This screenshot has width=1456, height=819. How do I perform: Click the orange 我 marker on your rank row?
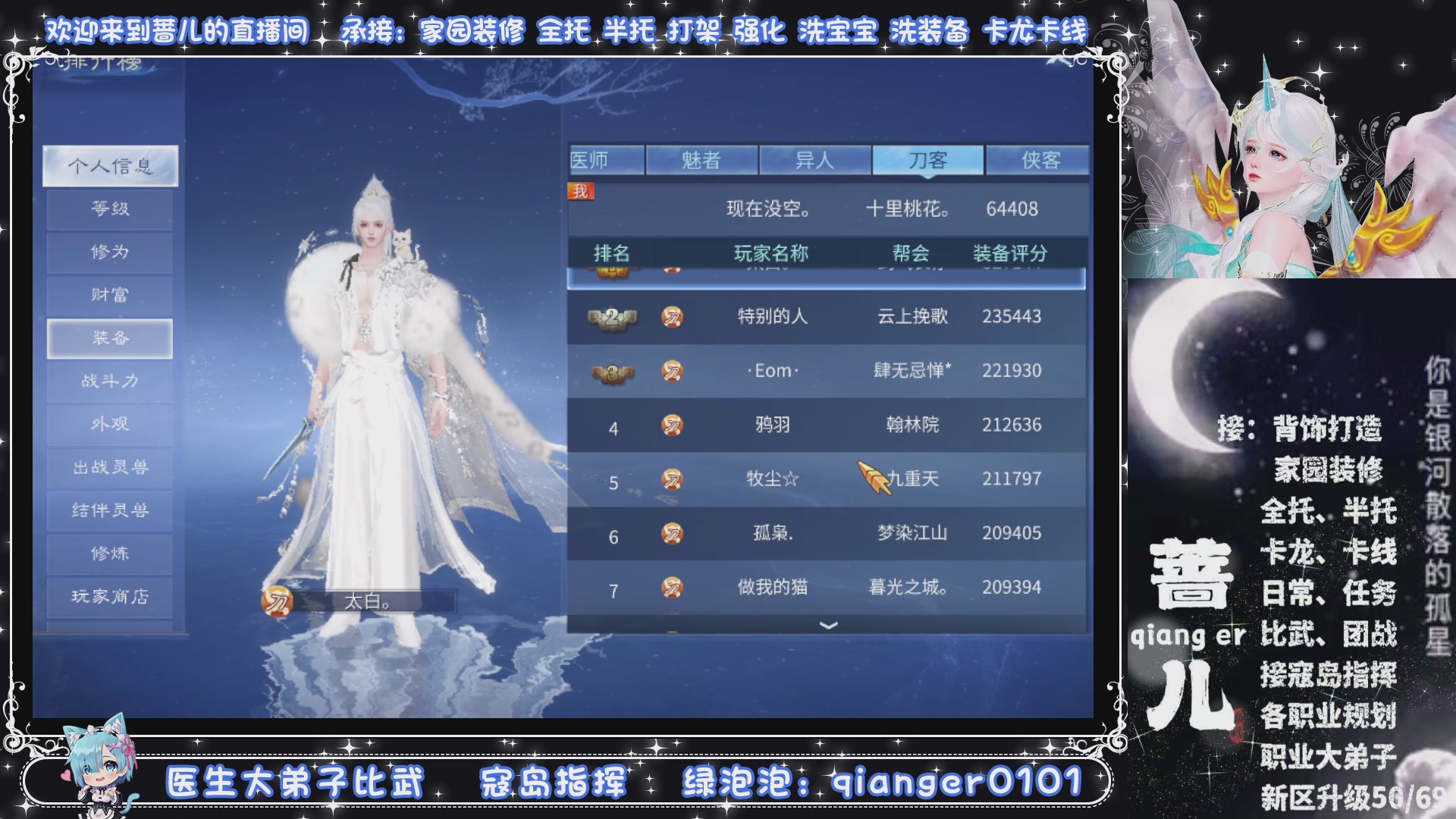coord(579,190)
